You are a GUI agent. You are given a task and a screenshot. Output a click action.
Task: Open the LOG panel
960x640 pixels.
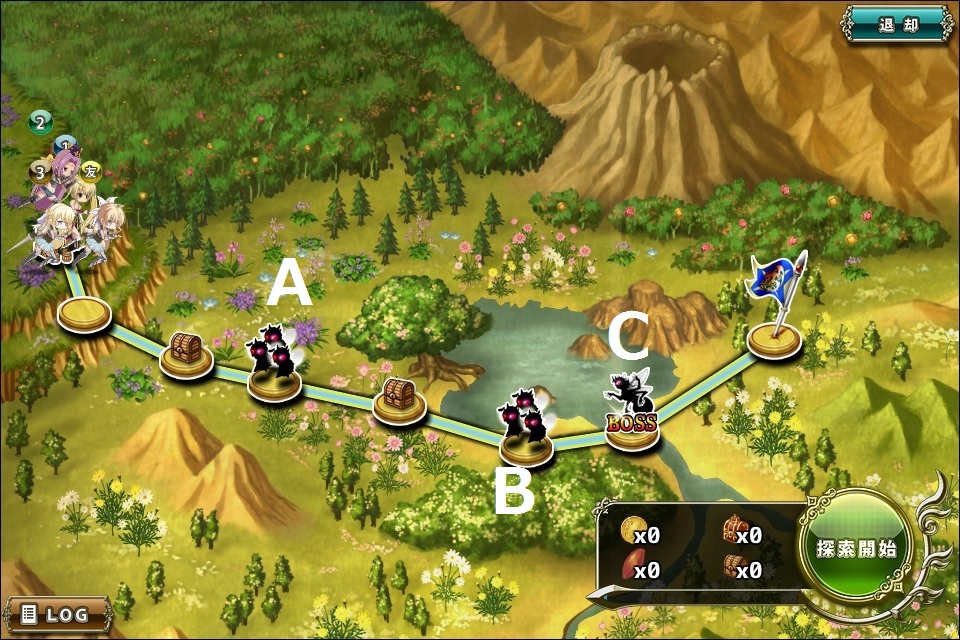coord(56,613)
